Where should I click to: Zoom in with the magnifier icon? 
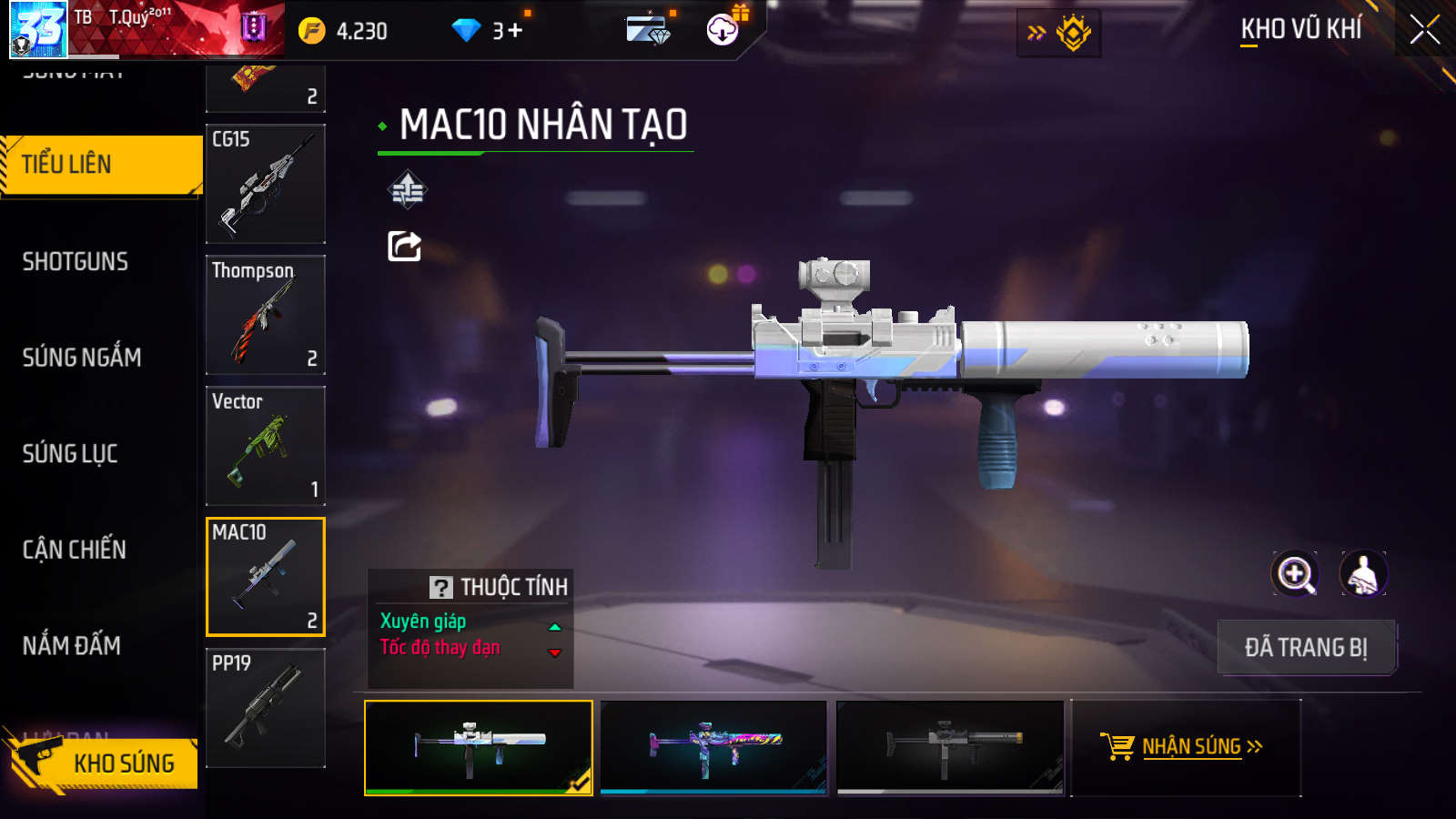pyautogui.click(x=1295, y=574)
